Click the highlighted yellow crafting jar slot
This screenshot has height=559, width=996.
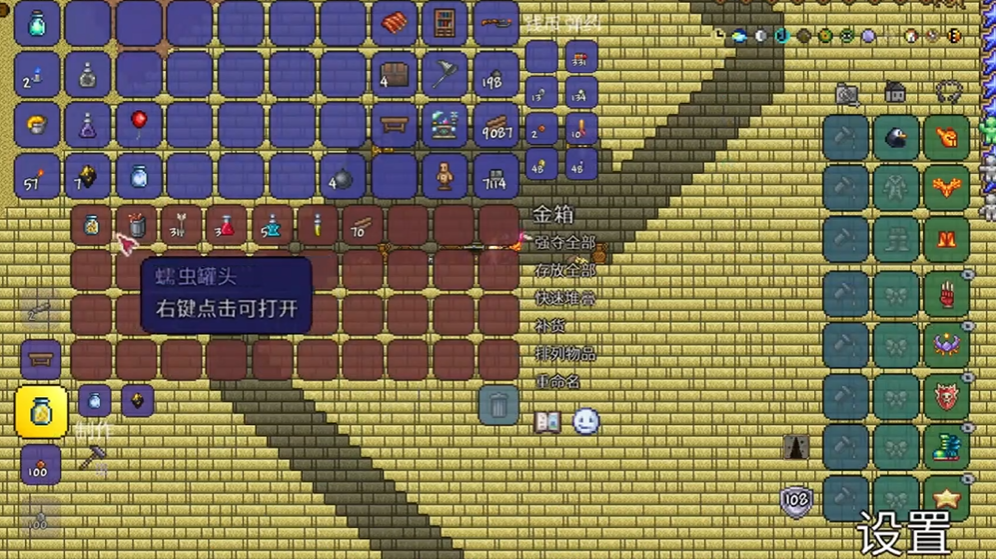click(41, 411)
